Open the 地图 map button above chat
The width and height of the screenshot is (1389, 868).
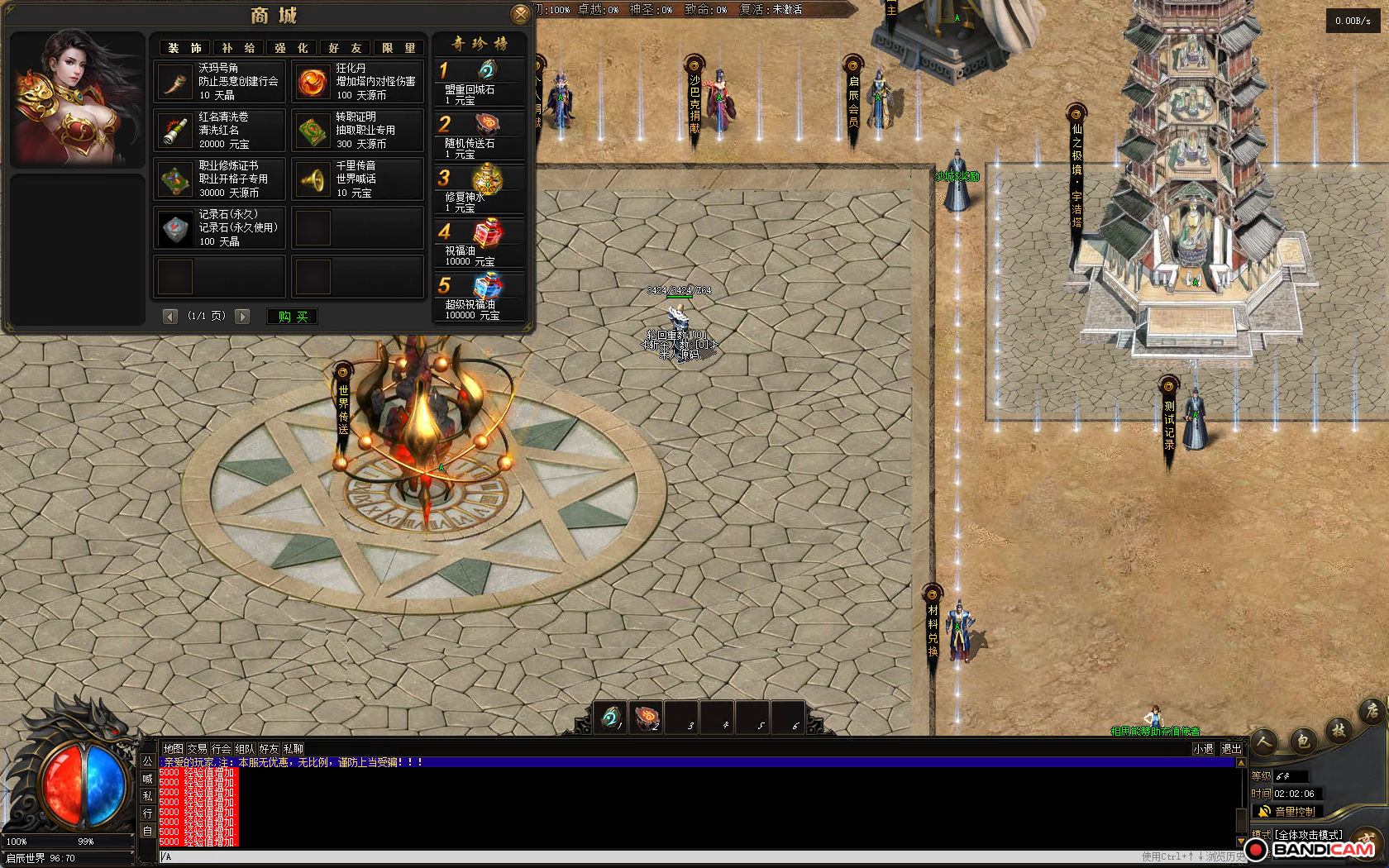(173, 749)
